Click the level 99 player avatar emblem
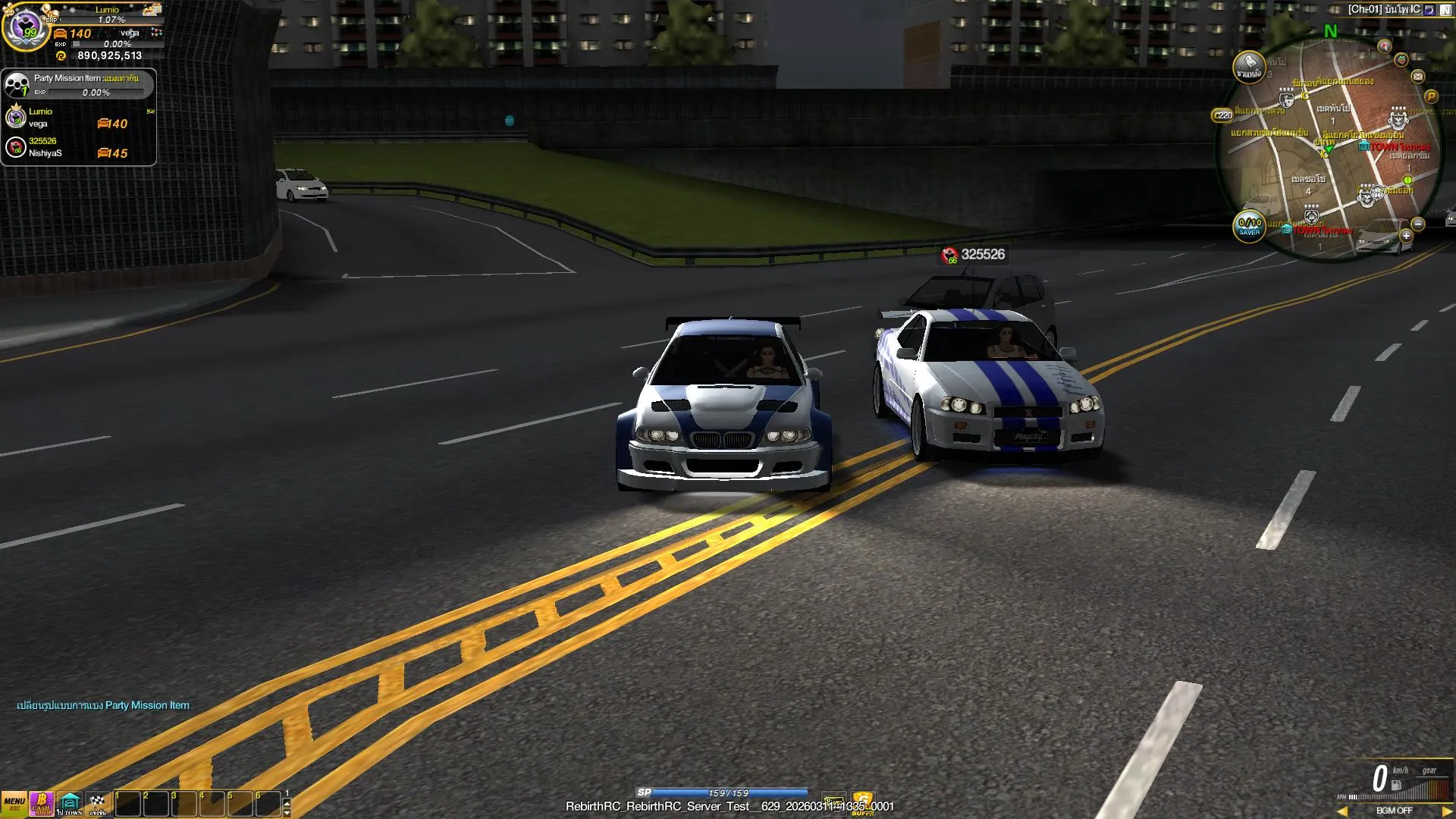Image resolution: width=1456 pixels, height=819 pixels. pos(26,27)
